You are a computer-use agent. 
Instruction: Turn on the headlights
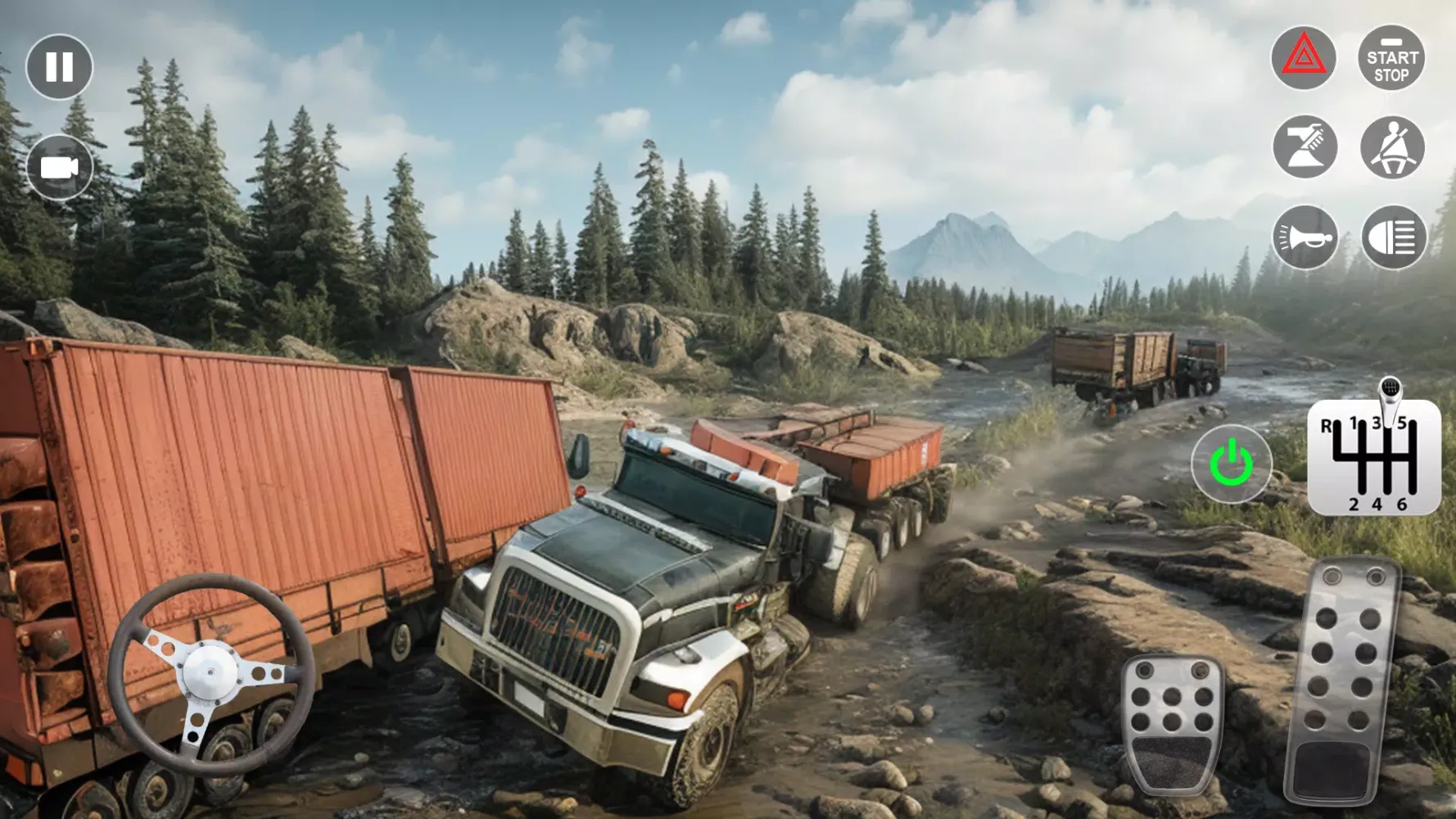point(1393,238)
